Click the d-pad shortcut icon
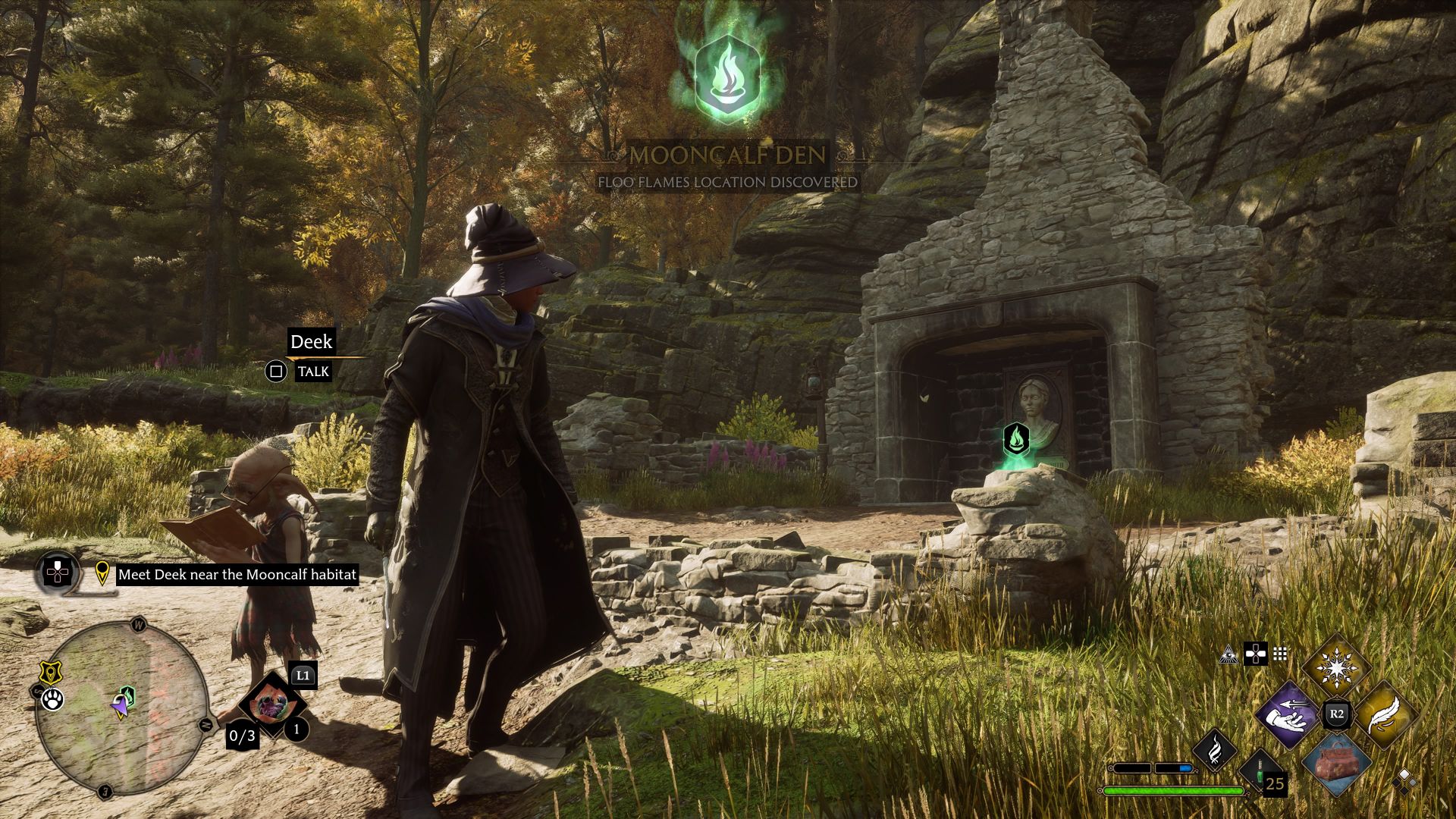Screen dimensions: 1456x819 point(1256,655)
